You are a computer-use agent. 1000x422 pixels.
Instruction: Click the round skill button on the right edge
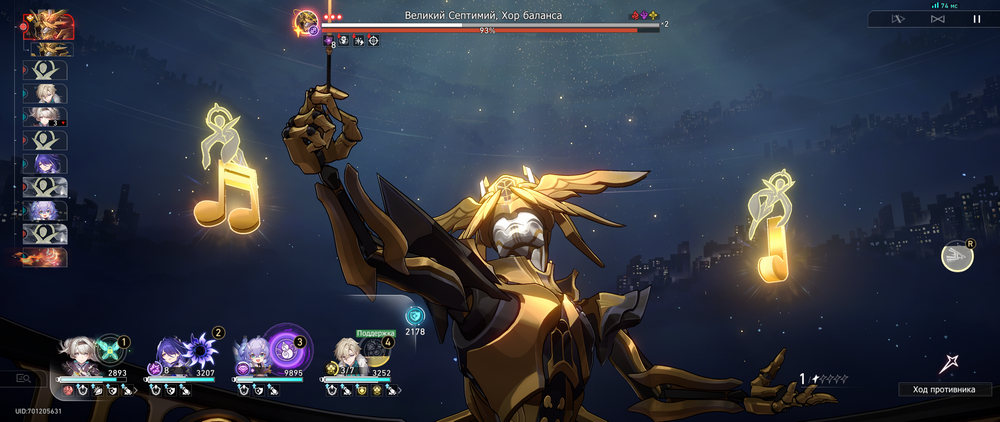pyautogui.click(x=956, y=257)
